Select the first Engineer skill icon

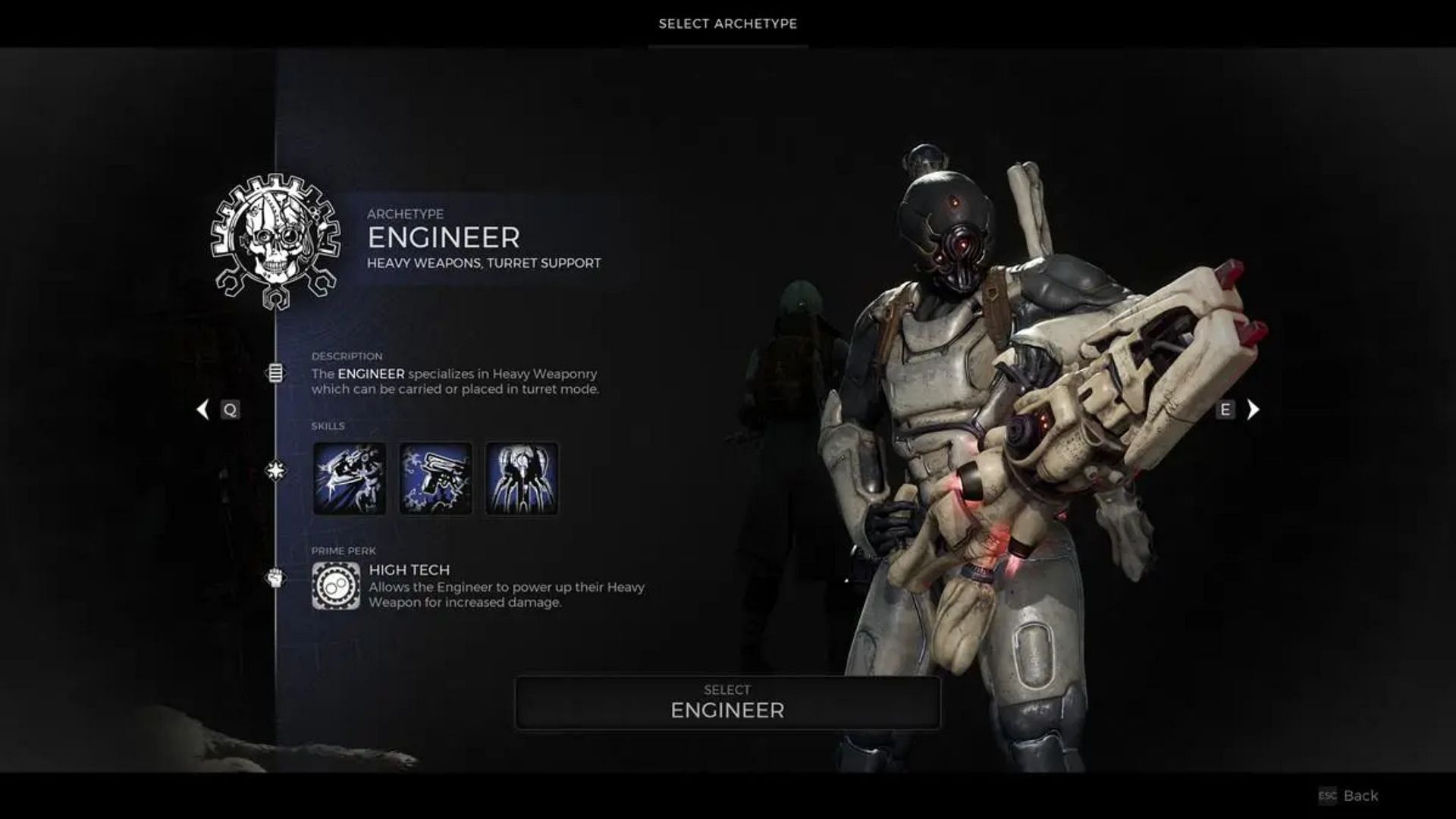pyautogui.click(x=350, y=479)
